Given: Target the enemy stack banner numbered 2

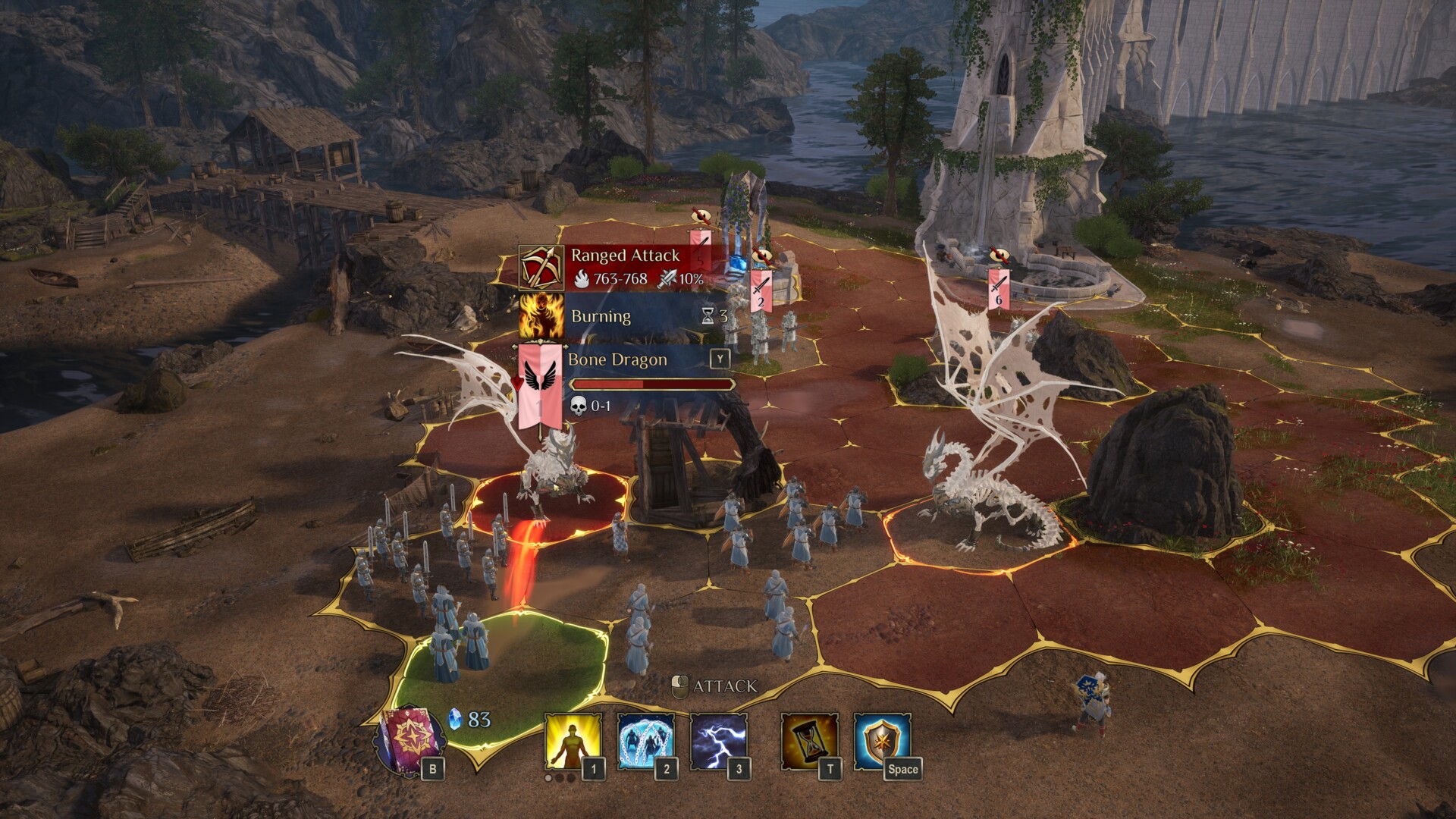Looking at the screenshot, I should coord(761,290).
